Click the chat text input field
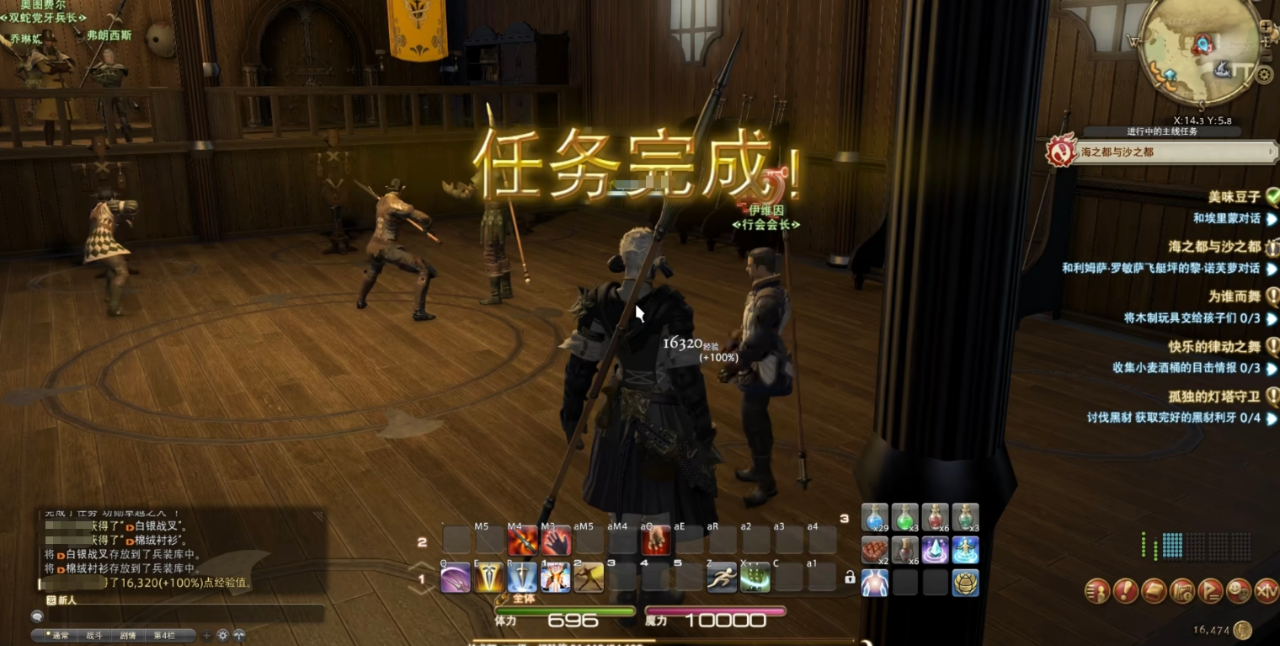 pyautogui.click(x=180, y=614)
